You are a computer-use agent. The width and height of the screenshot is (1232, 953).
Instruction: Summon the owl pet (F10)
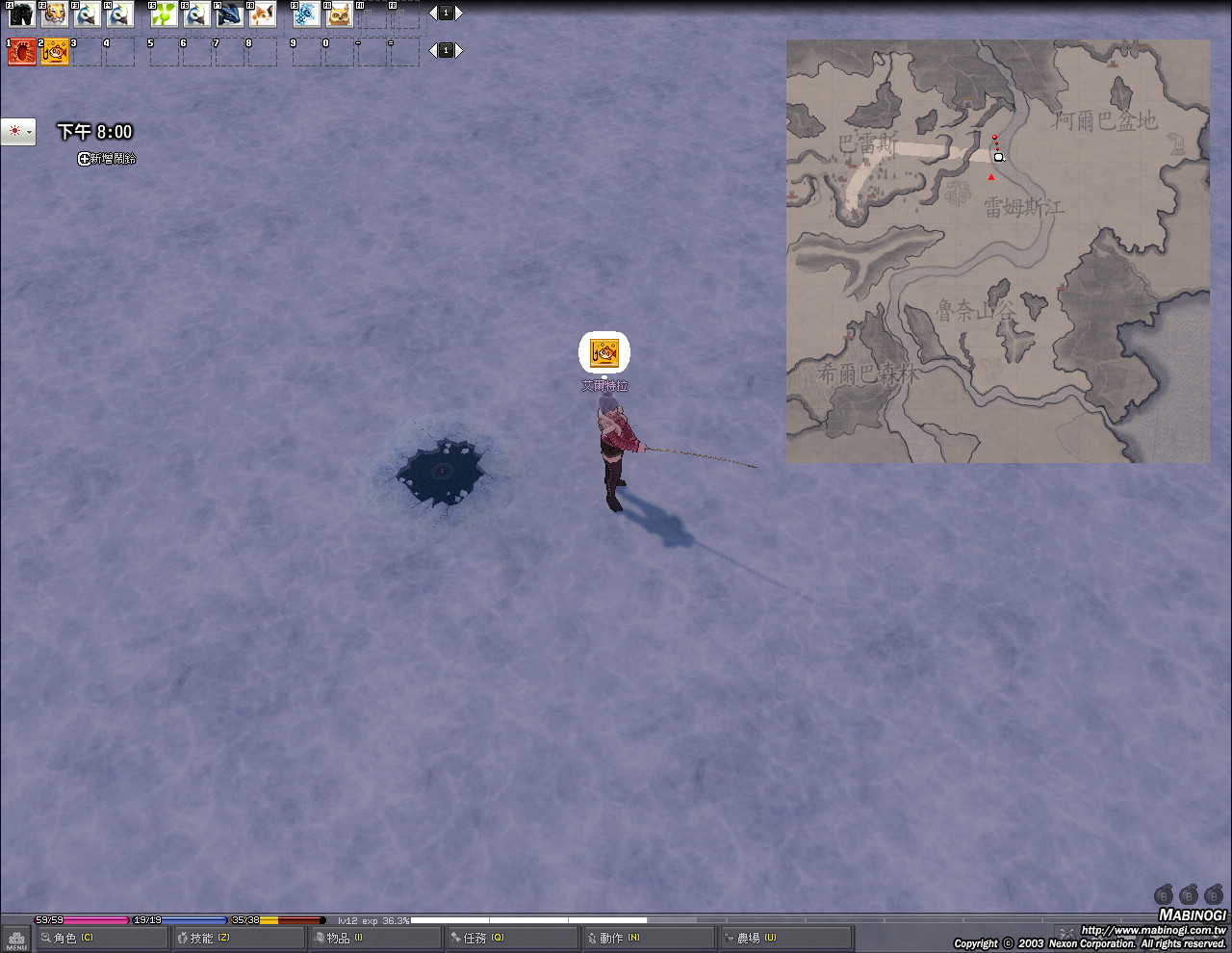[339, 13]
